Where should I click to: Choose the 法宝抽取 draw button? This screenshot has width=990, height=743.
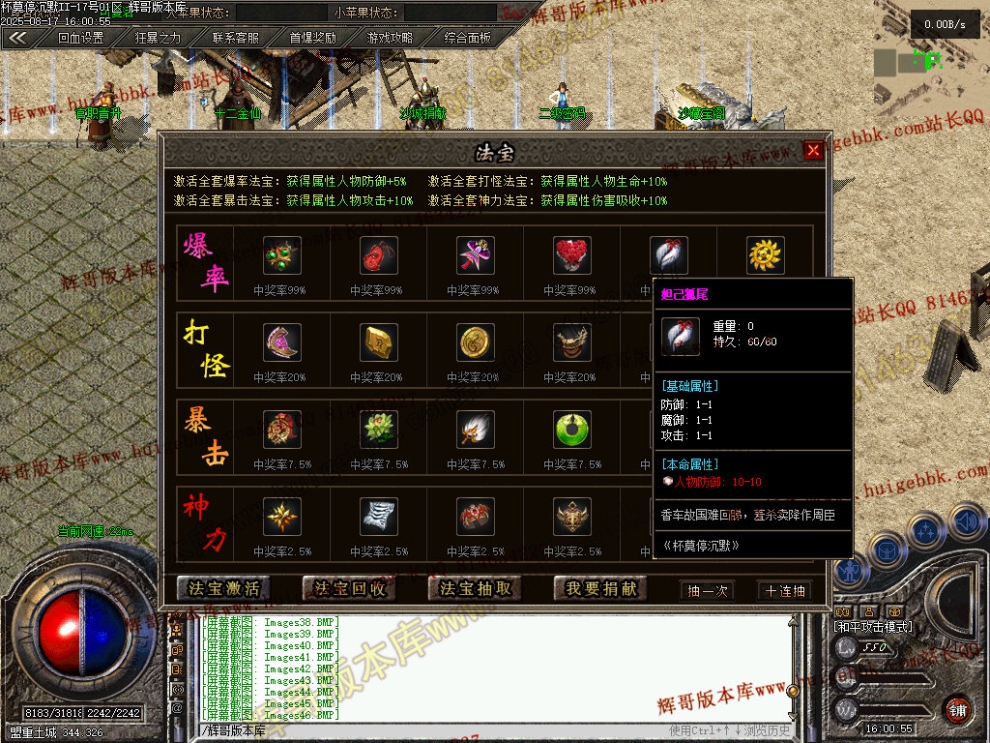(x=475, y=589)
